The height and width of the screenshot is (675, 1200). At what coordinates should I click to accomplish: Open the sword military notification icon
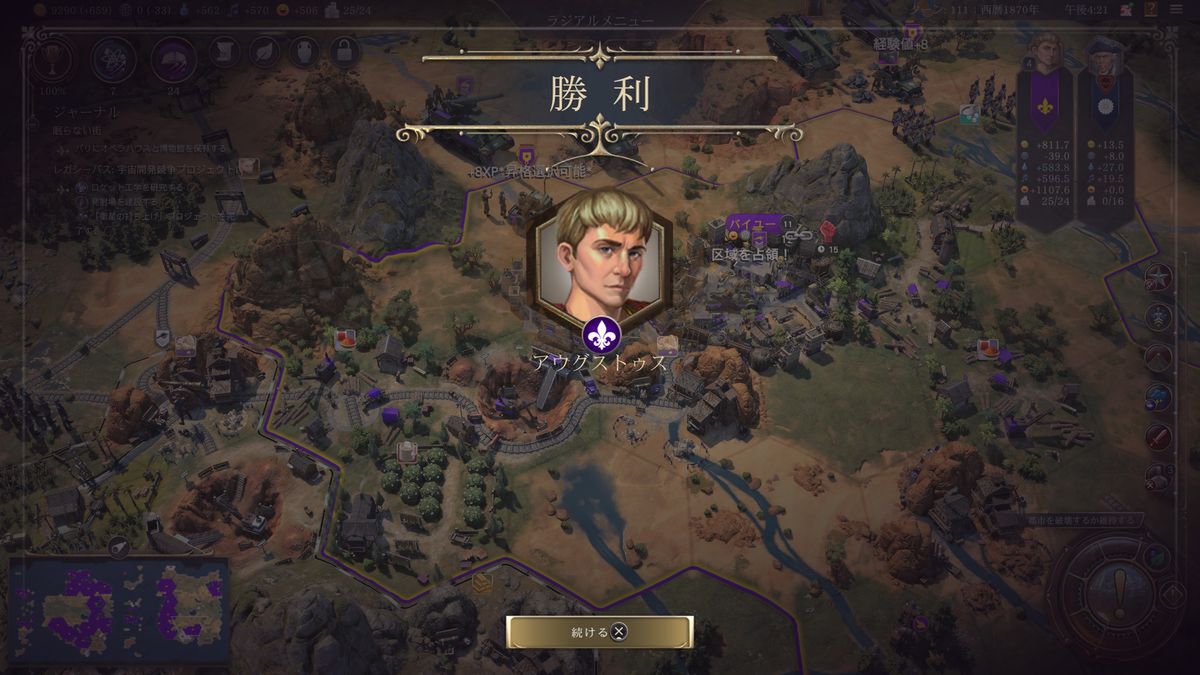click(1158, 437)
